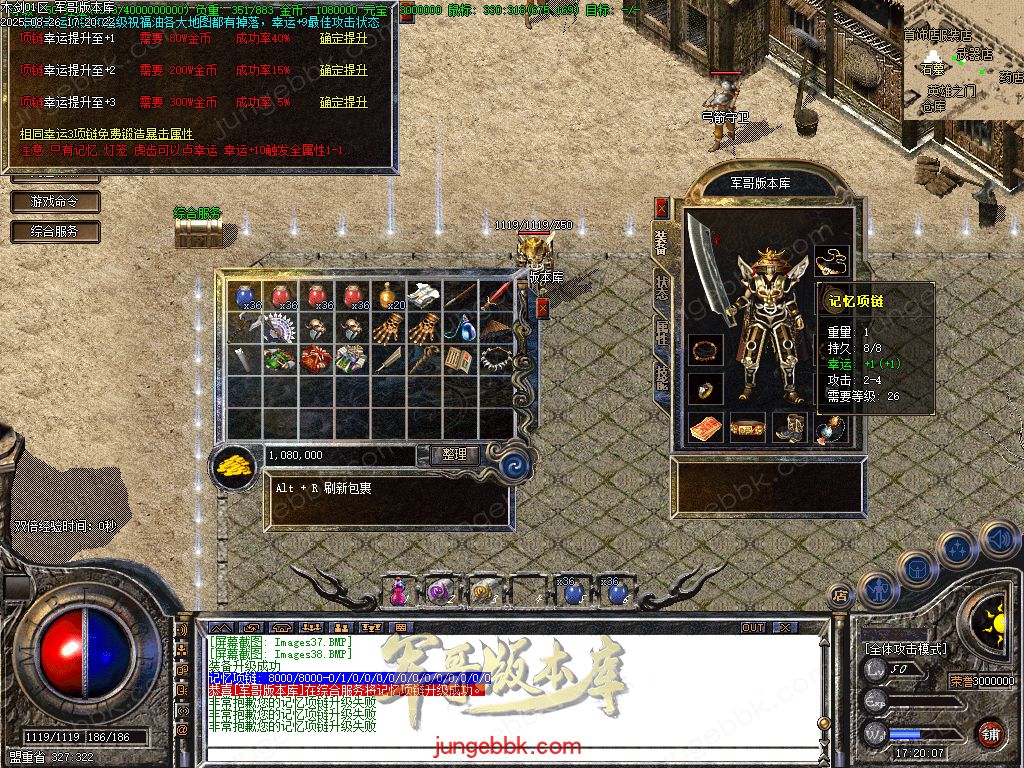This screenshot has width=1024, height=768.
Task: Confirm the +1 necklace luck upgrade
Action: (x=343, y=39)
